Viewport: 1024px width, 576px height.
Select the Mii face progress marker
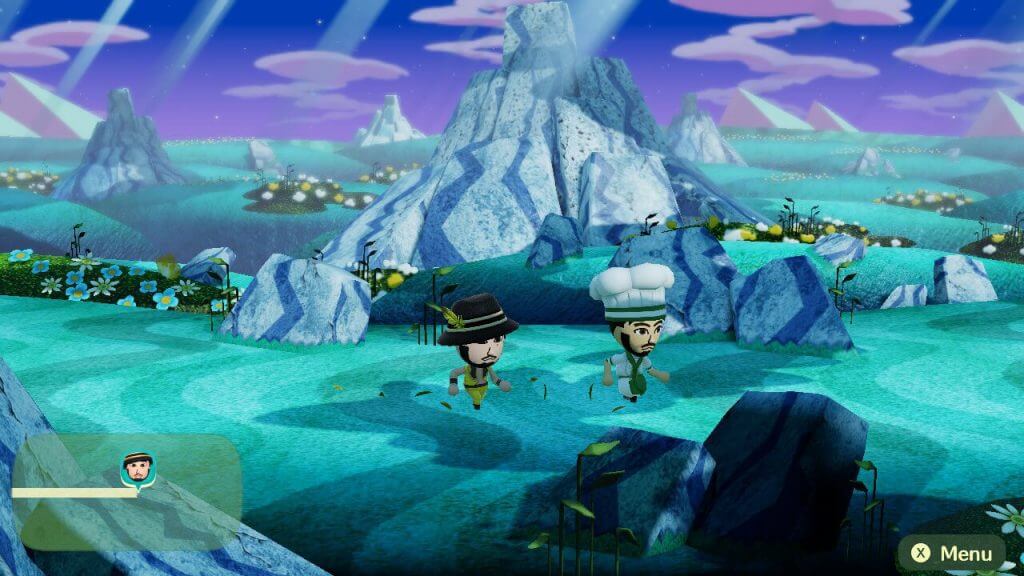[137, 468]
